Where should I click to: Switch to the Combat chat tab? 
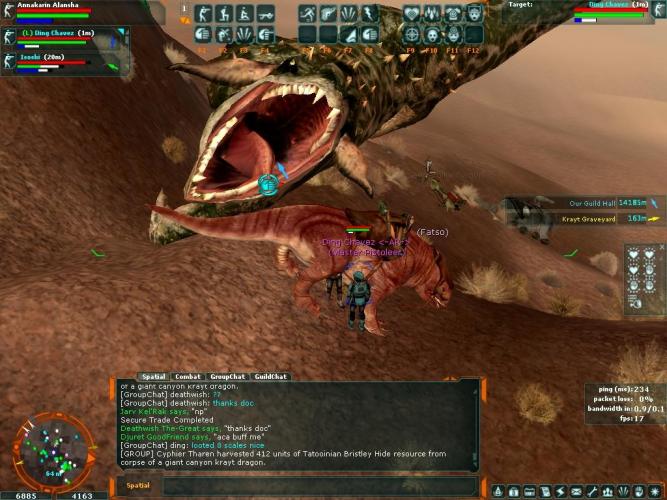(x=188, y=377)
